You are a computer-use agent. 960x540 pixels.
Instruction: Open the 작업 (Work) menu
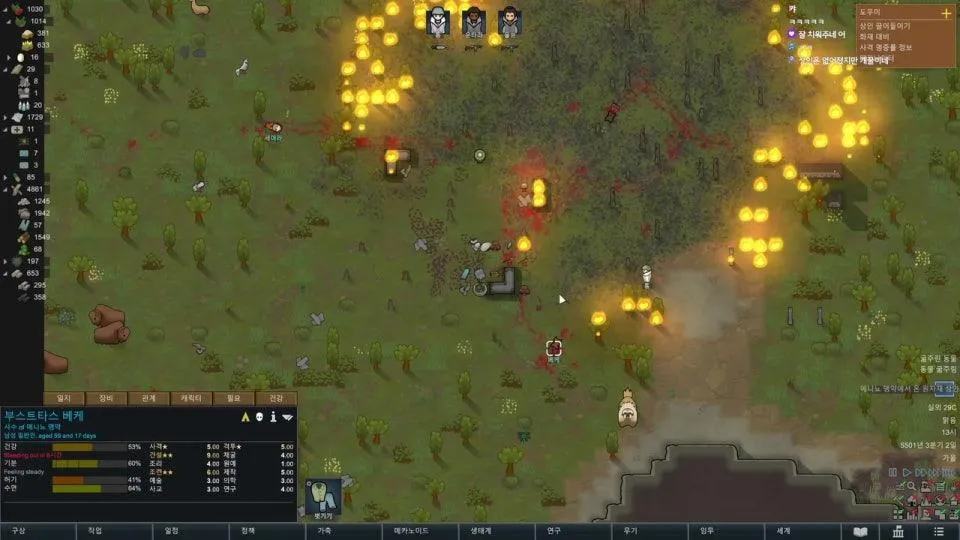pos(95,531)
